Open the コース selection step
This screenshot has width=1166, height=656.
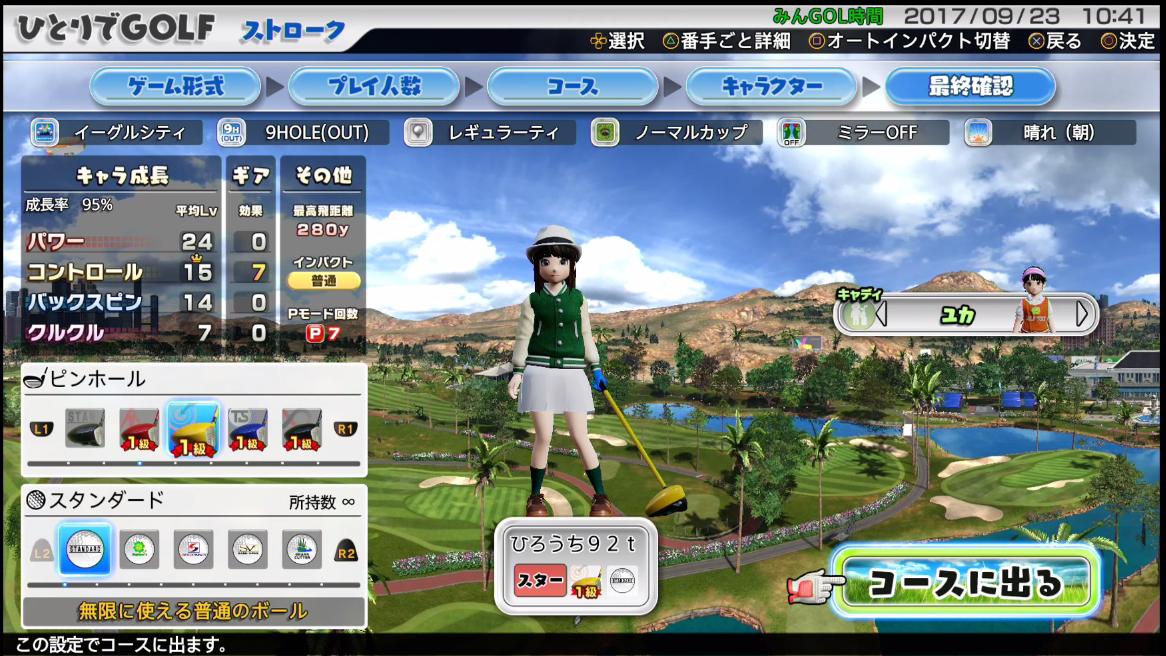572,87
